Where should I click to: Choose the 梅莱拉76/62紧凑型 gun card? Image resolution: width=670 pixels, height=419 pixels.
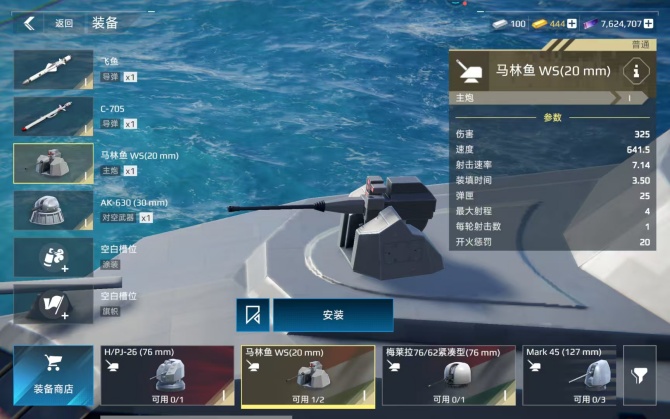pos(449,375)
